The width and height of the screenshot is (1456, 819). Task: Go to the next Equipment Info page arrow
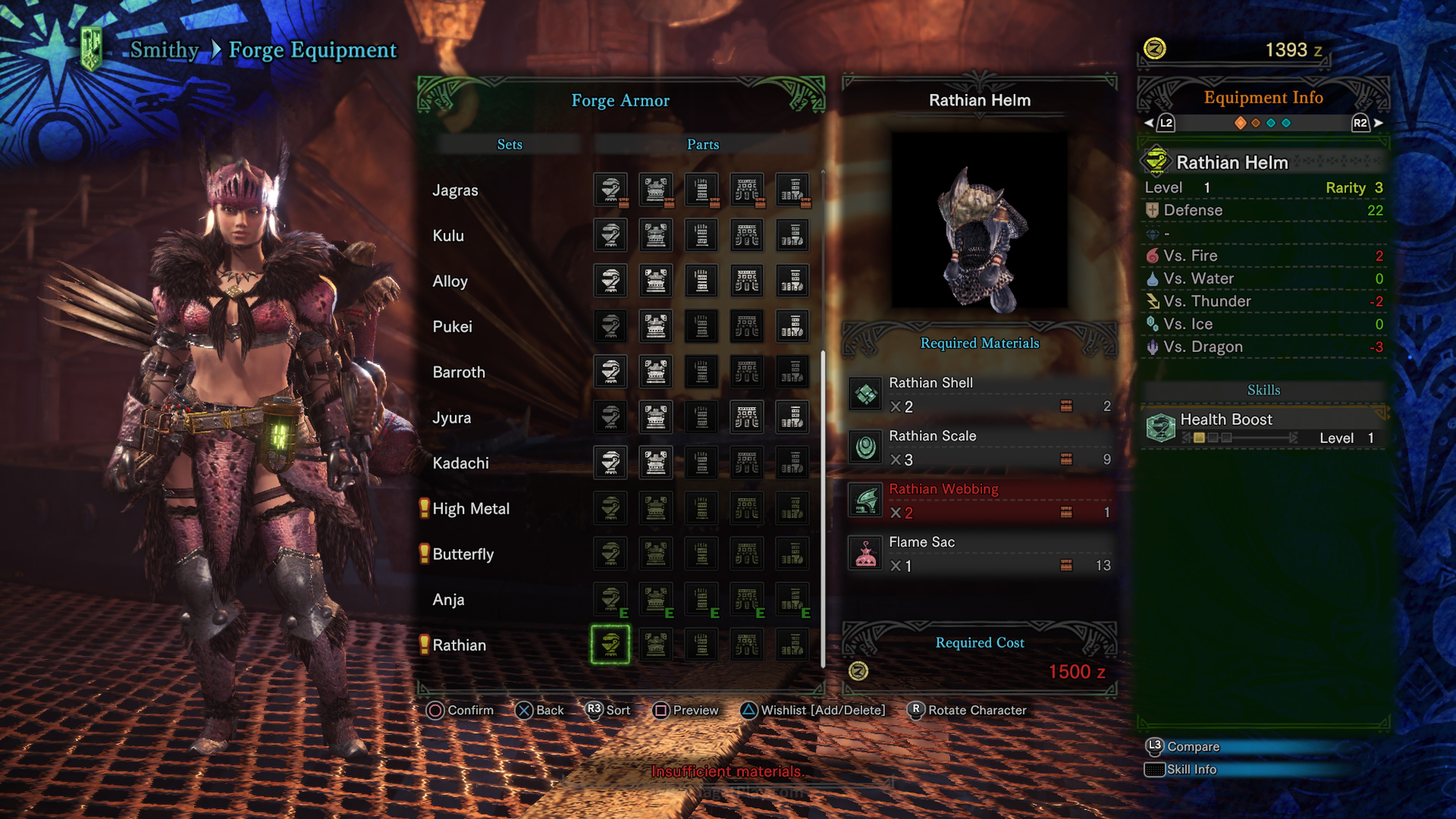1379,122
